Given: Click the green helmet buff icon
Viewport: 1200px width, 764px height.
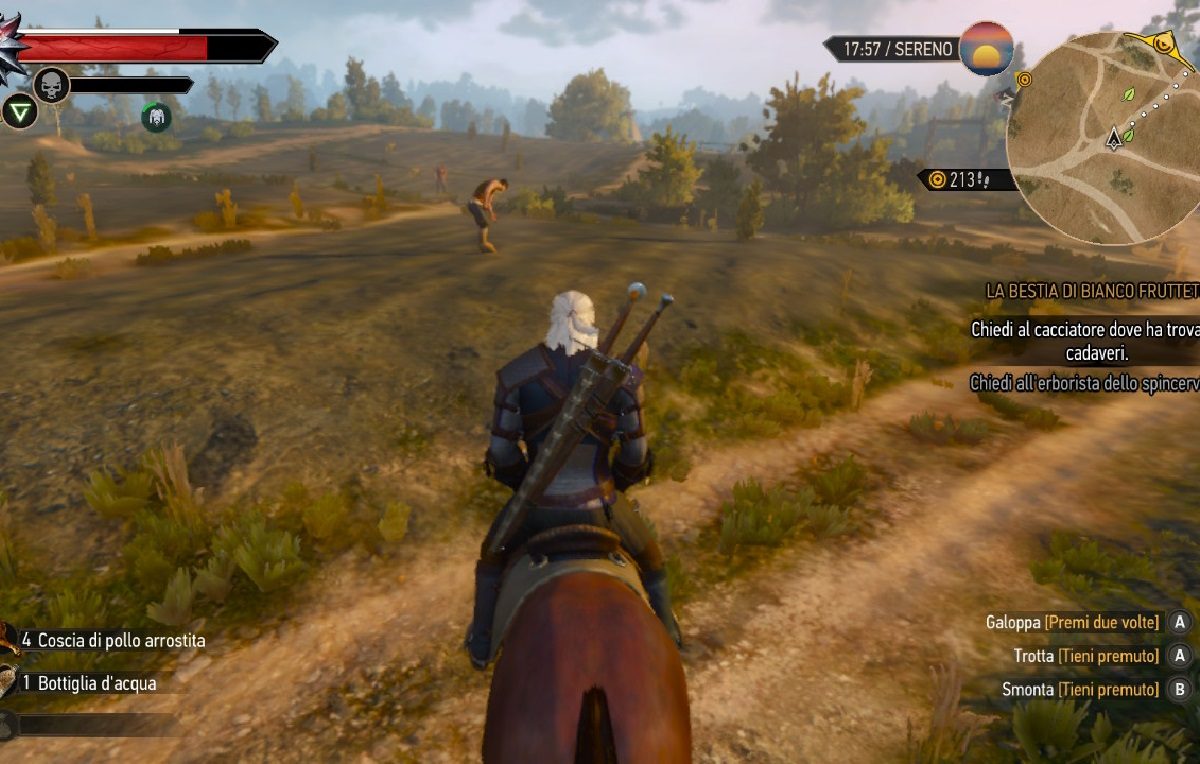Looking at the screenshot, I should click(x=156, y=117).
